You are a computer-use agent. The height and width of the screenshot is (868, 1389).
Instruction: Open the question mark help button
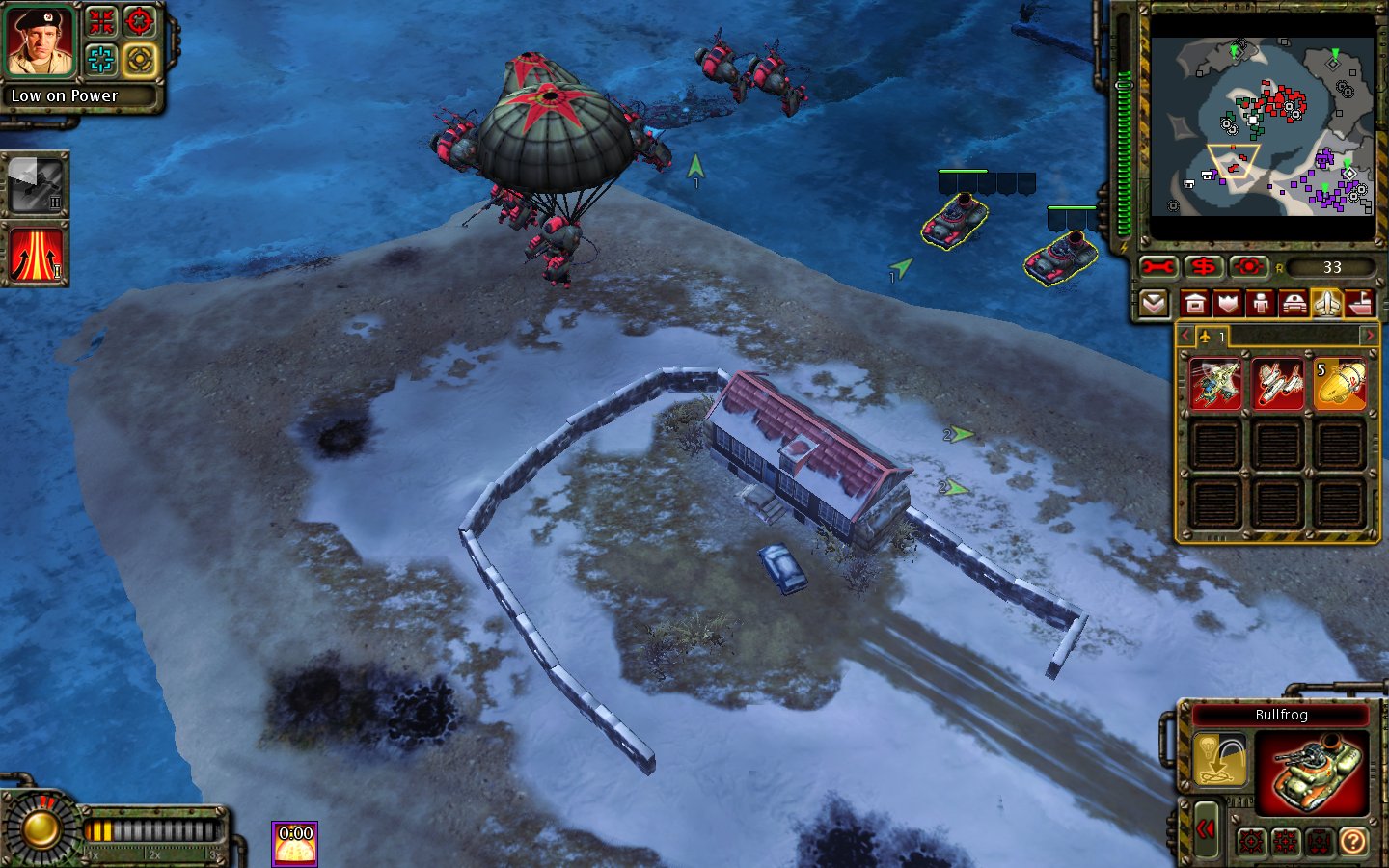point(1353,842)
